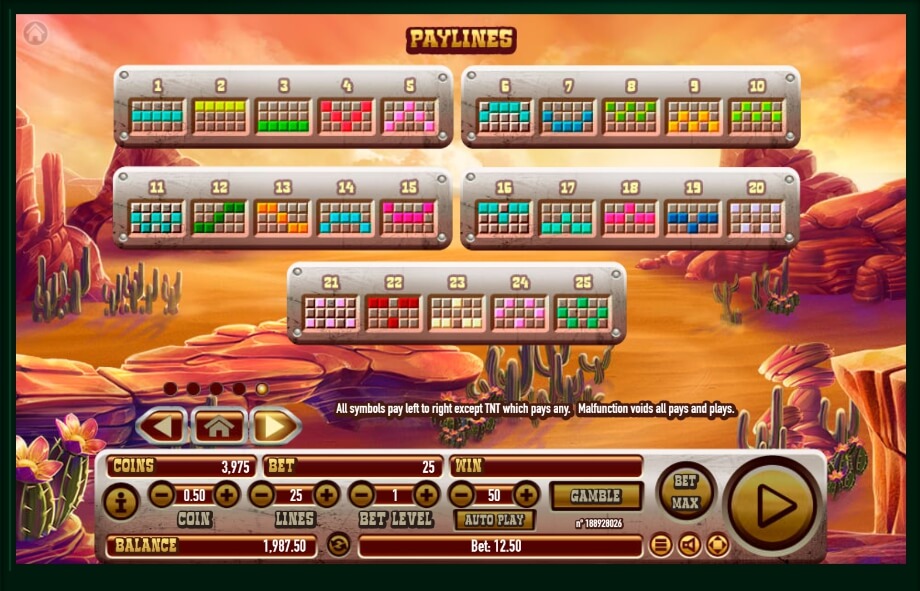The width and height of the screenshot is (920, 591).
Task: Open the hamburger menu icon
Action: pyautogui.click(x=660, y=545)
